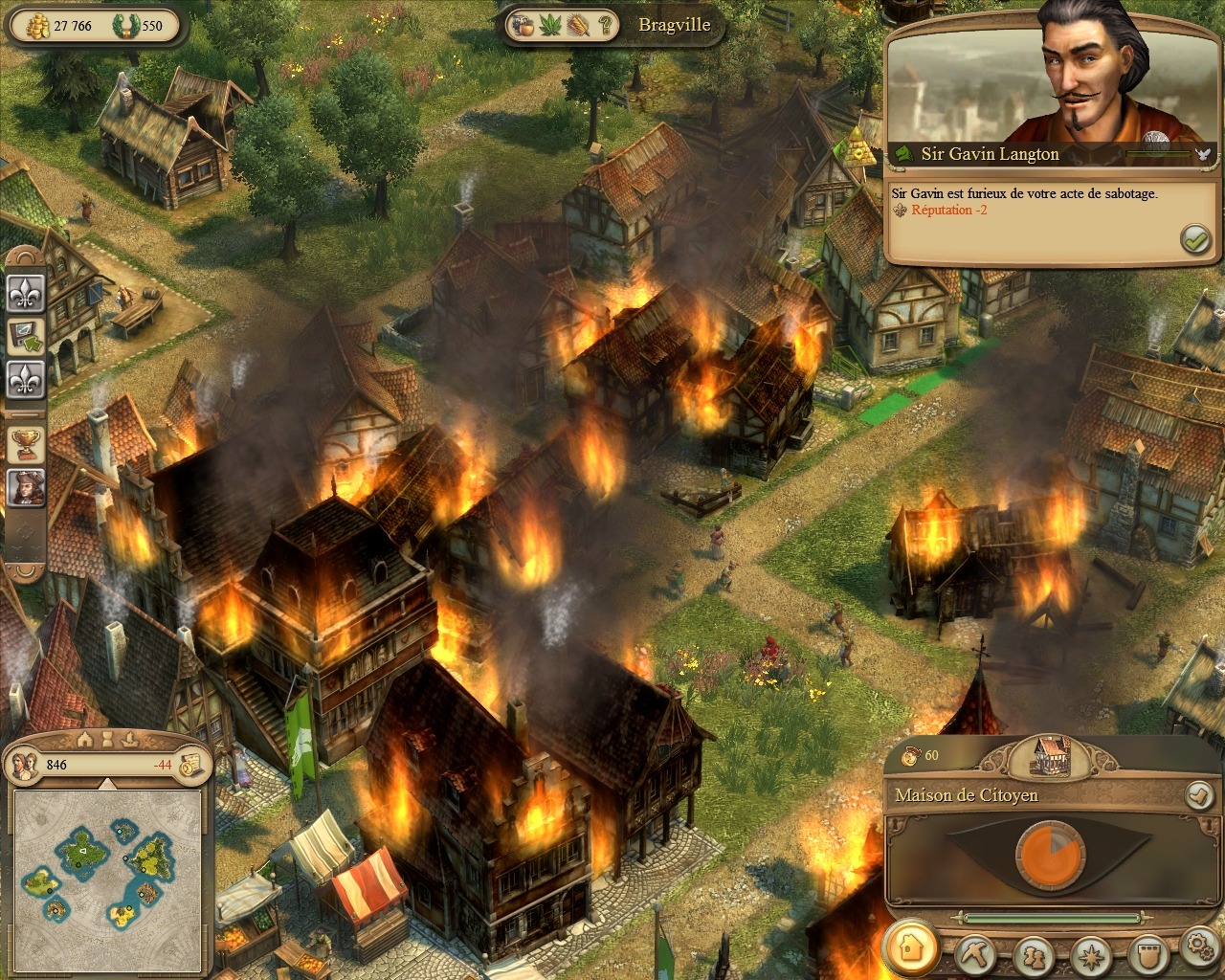Image resolution: width=1225 pixels, height=980 pixels.
Task: Open the tax scroll icon above minimap
Action: pos(192,764)
